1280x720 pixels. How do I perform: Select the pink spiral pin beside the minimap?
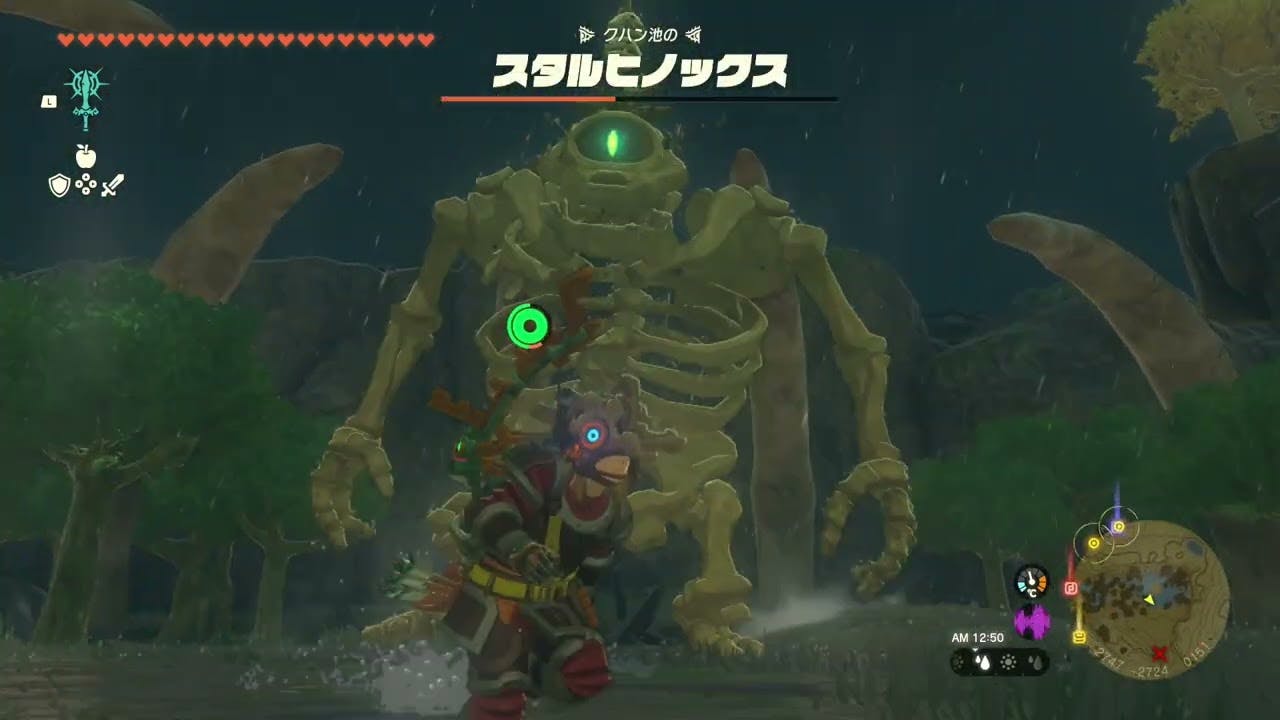[x=1071, y=588]
